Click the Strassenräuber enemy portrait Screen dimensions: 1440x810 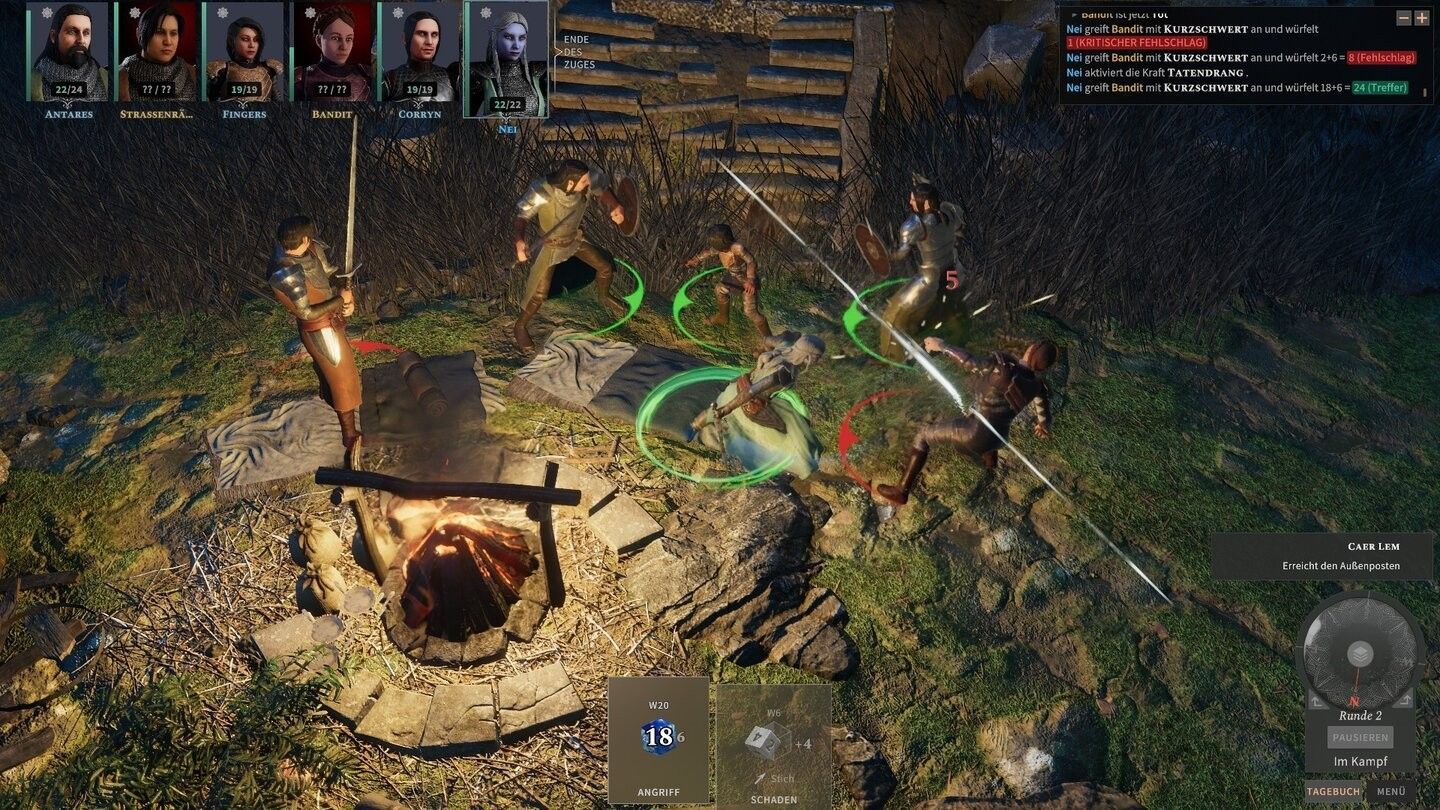point(157,50)
